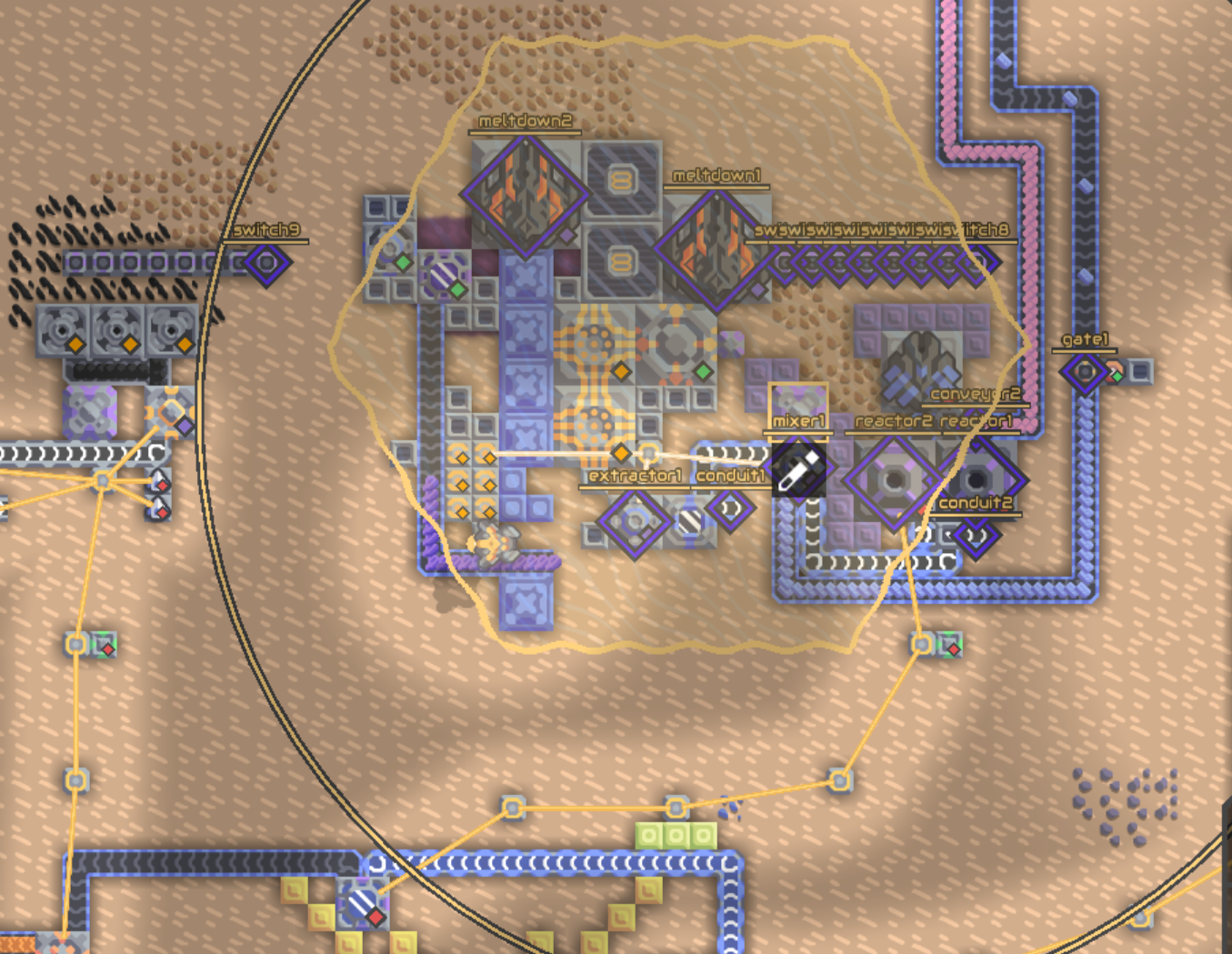Select the linked meltdown1 turret
The image size is (1232, 954).
[x=716, y=248]
